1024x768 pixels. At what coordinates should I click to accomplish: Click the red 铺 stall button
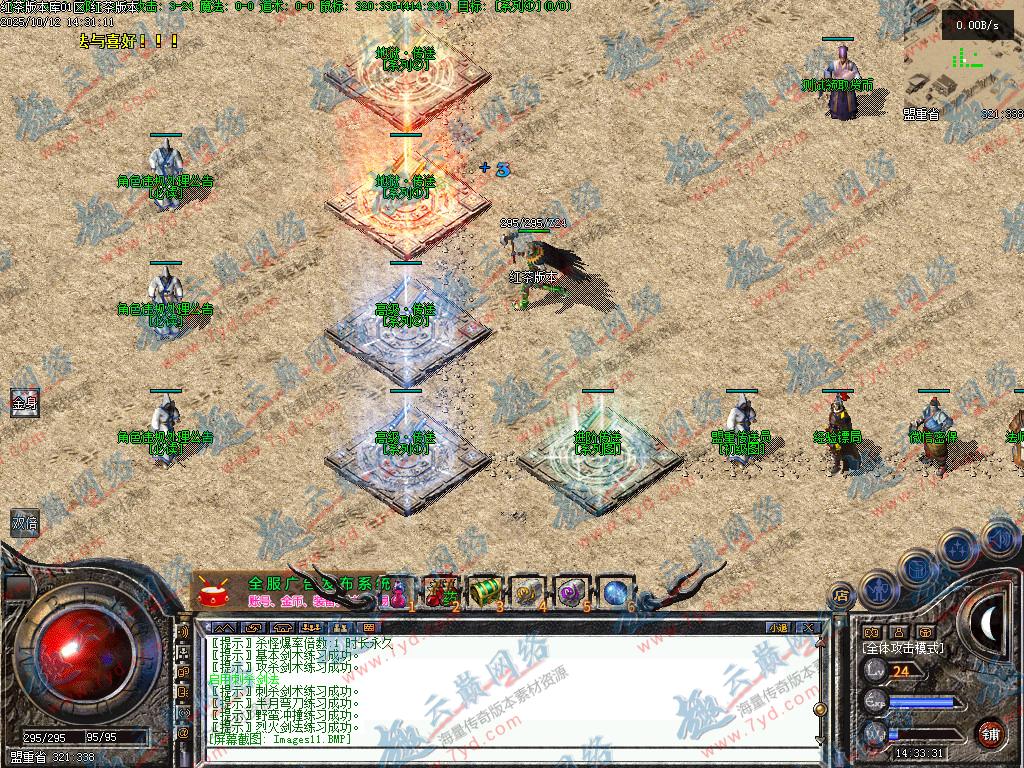coord(989,733)
